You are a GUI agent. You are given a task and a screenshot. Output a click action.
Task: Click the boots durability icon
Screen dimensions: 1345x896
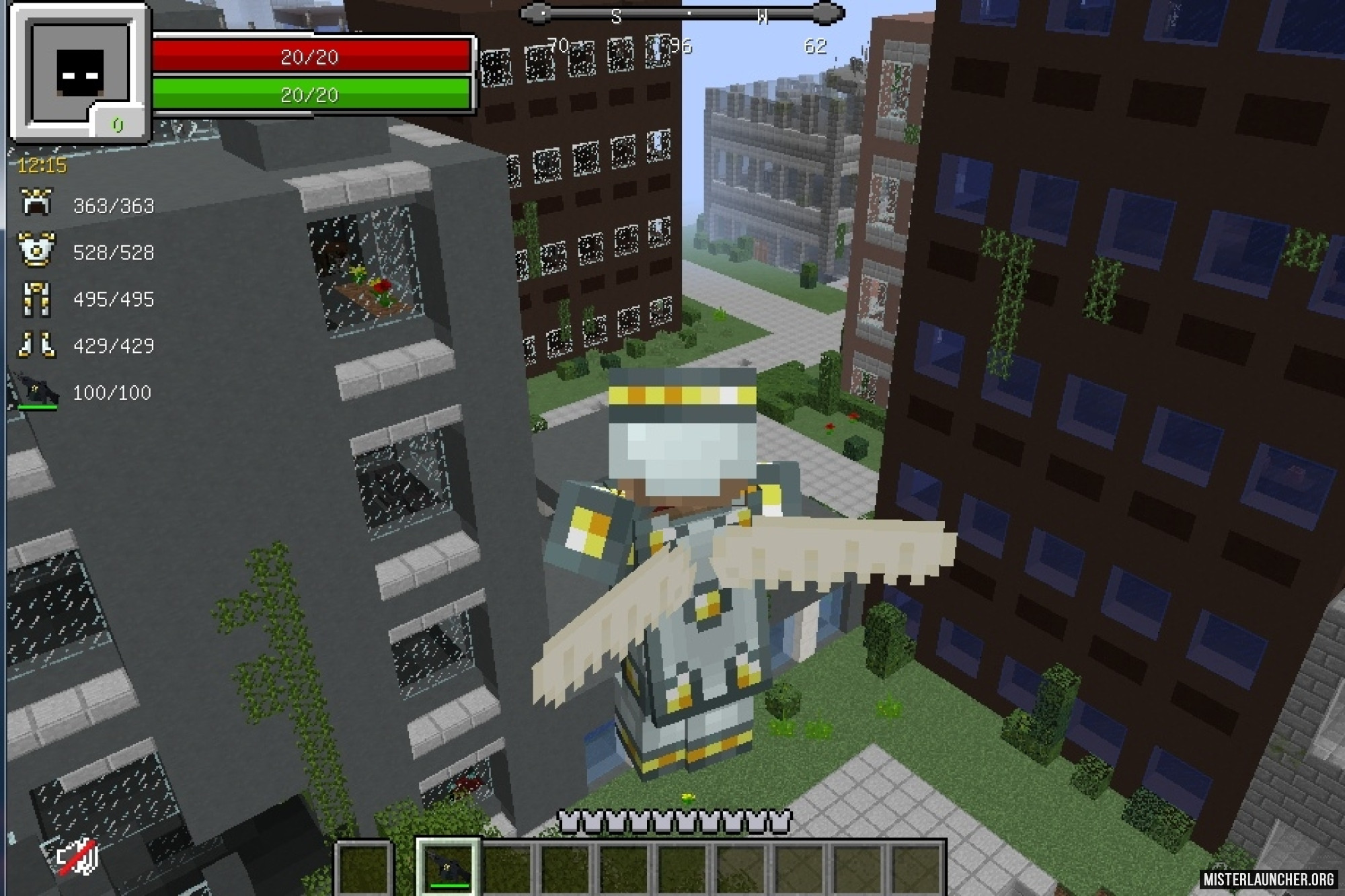tap(36, 345)
